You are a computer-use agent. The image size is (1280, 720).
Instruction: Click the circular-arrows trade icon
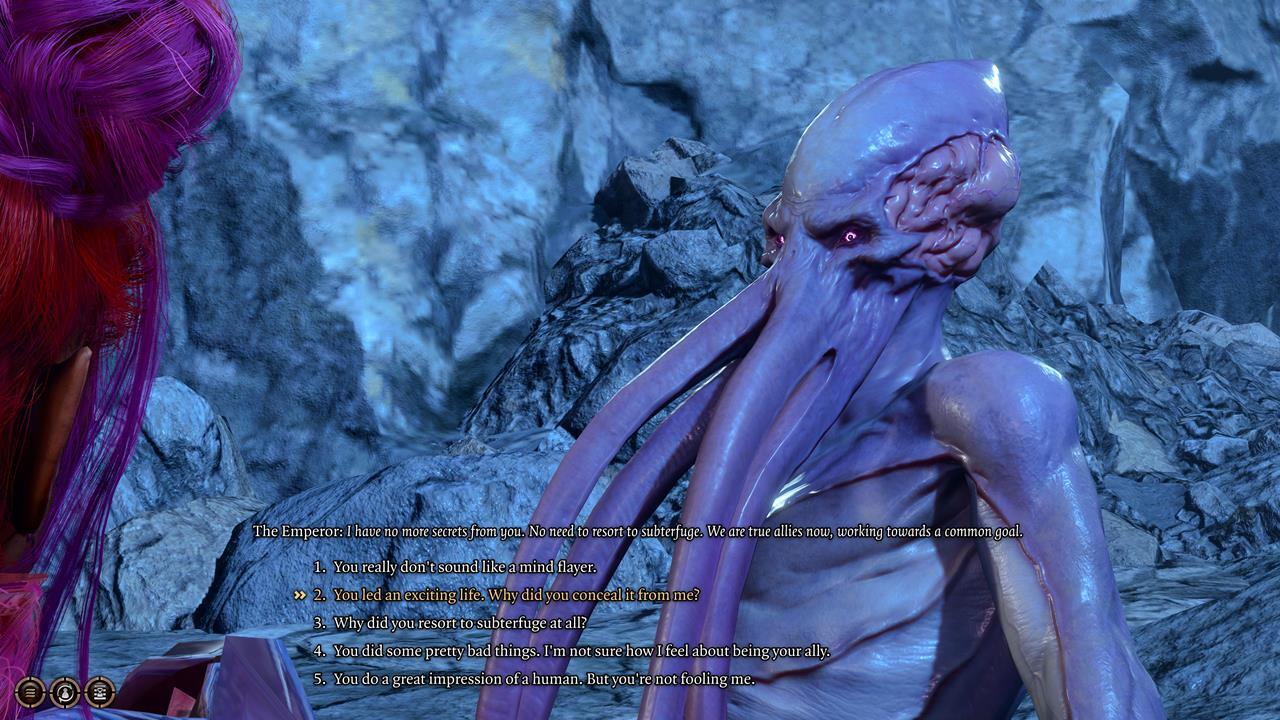click(64, 692)
